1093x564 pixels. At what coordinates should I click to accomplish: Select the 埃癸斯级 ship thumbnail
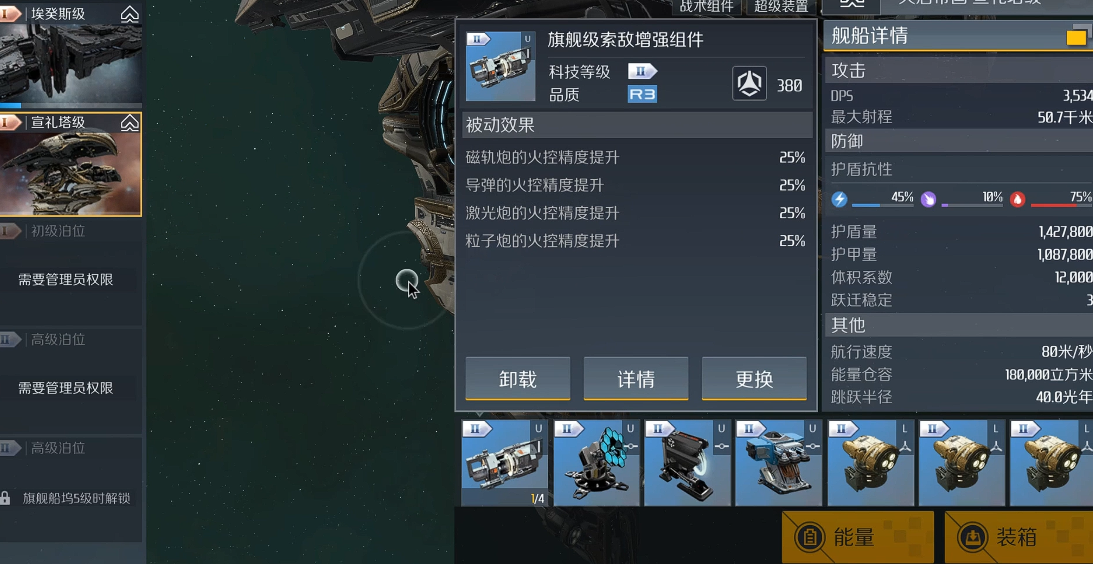pos(71,55)
